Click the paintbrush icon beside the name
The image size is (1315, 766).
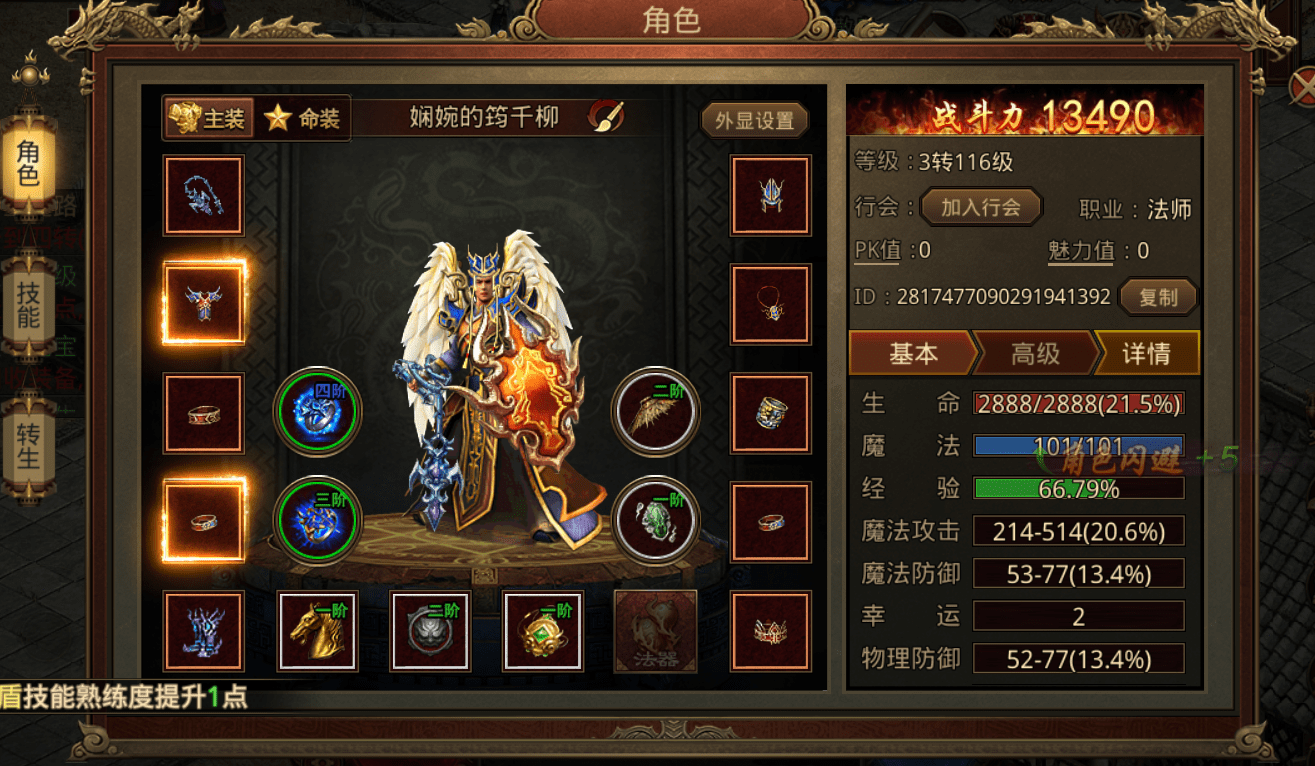(x=605, y=117)
